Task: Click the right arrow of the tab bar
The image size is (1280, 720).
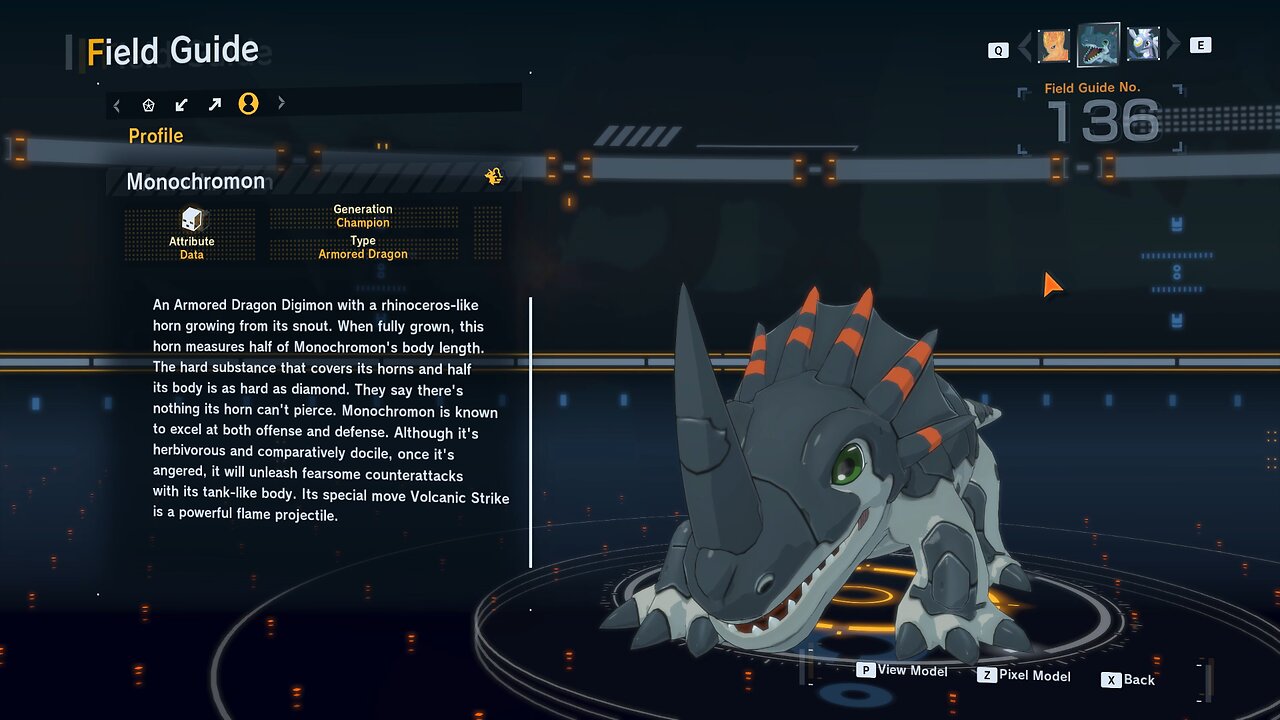Action: (281, 103)
